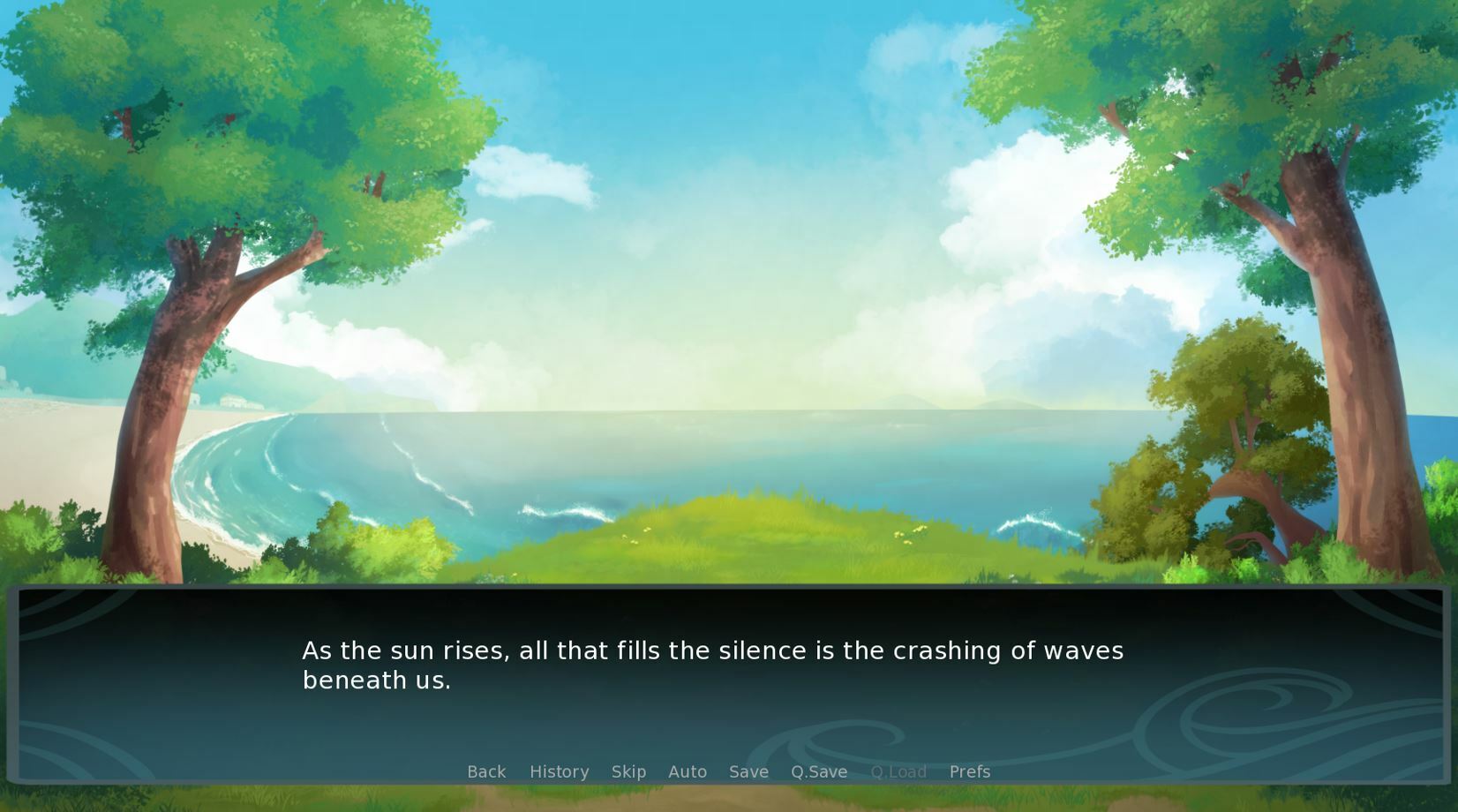Rollback to previous line using Back
Image resolution: width=1458 pixels, height=812 pixels.
486,771
